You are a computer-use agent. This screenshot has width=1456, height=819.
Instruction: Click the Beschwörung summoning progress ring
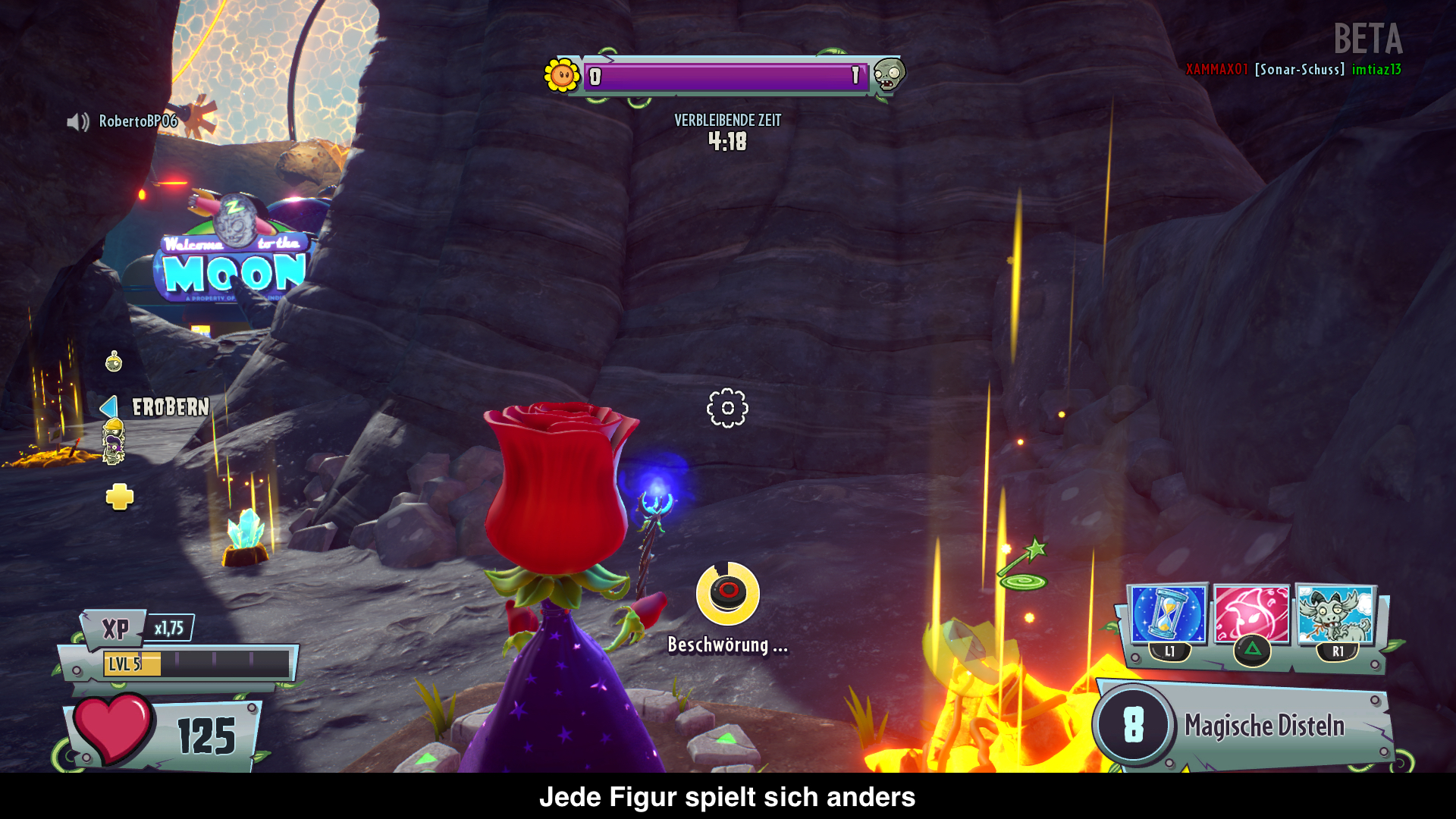(x=727, y=594)
